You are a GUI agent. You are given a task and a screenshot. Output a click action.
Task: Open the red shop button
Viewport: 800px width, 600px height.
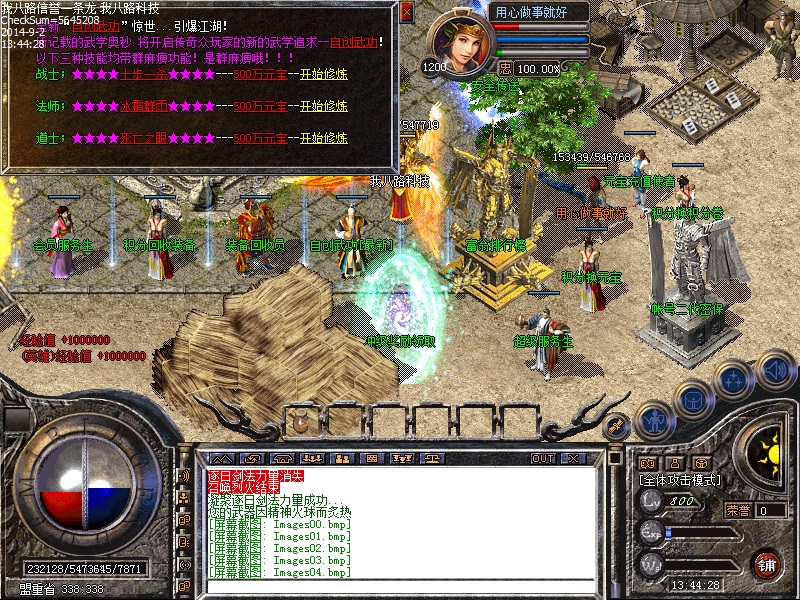pyautogui.click(x=767, y=563)
